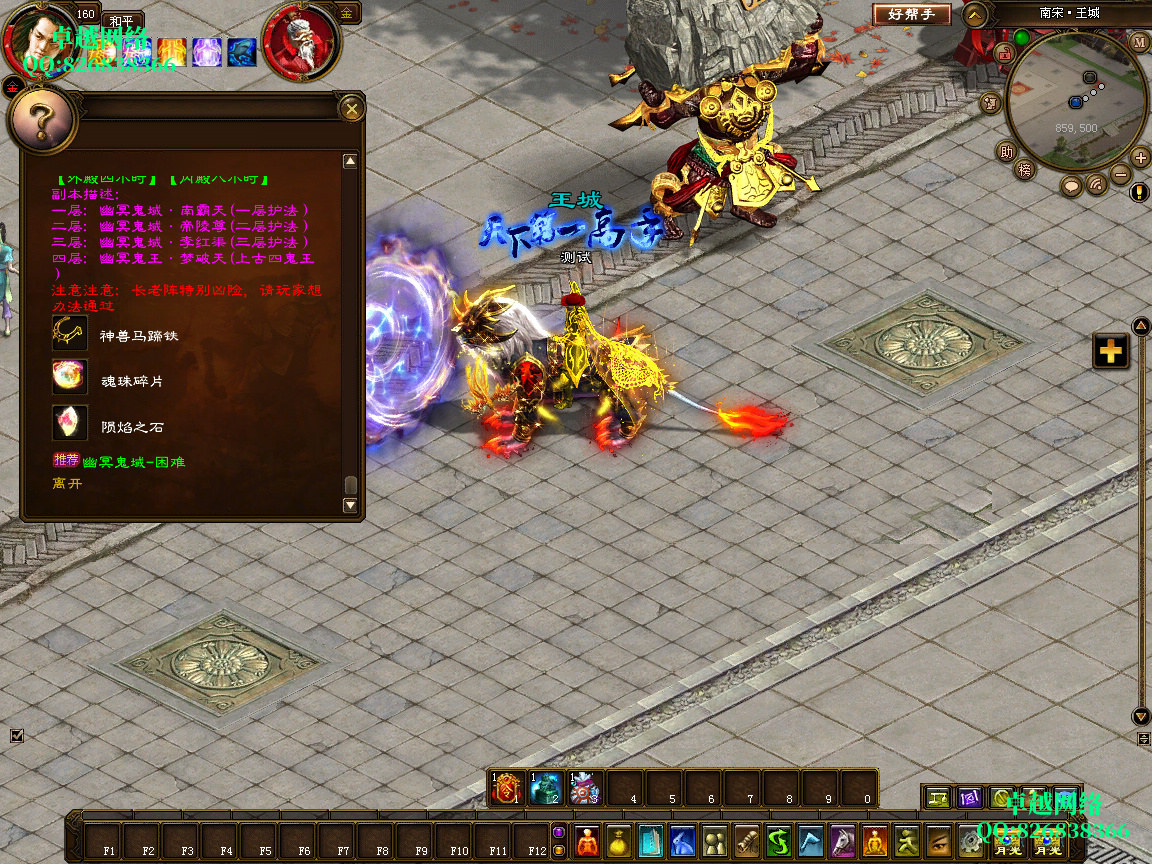Viewport: 1152px width, 864px height.
Task: Click the 陨焰之石 reward item icon
Action: (x=70, y=423)
